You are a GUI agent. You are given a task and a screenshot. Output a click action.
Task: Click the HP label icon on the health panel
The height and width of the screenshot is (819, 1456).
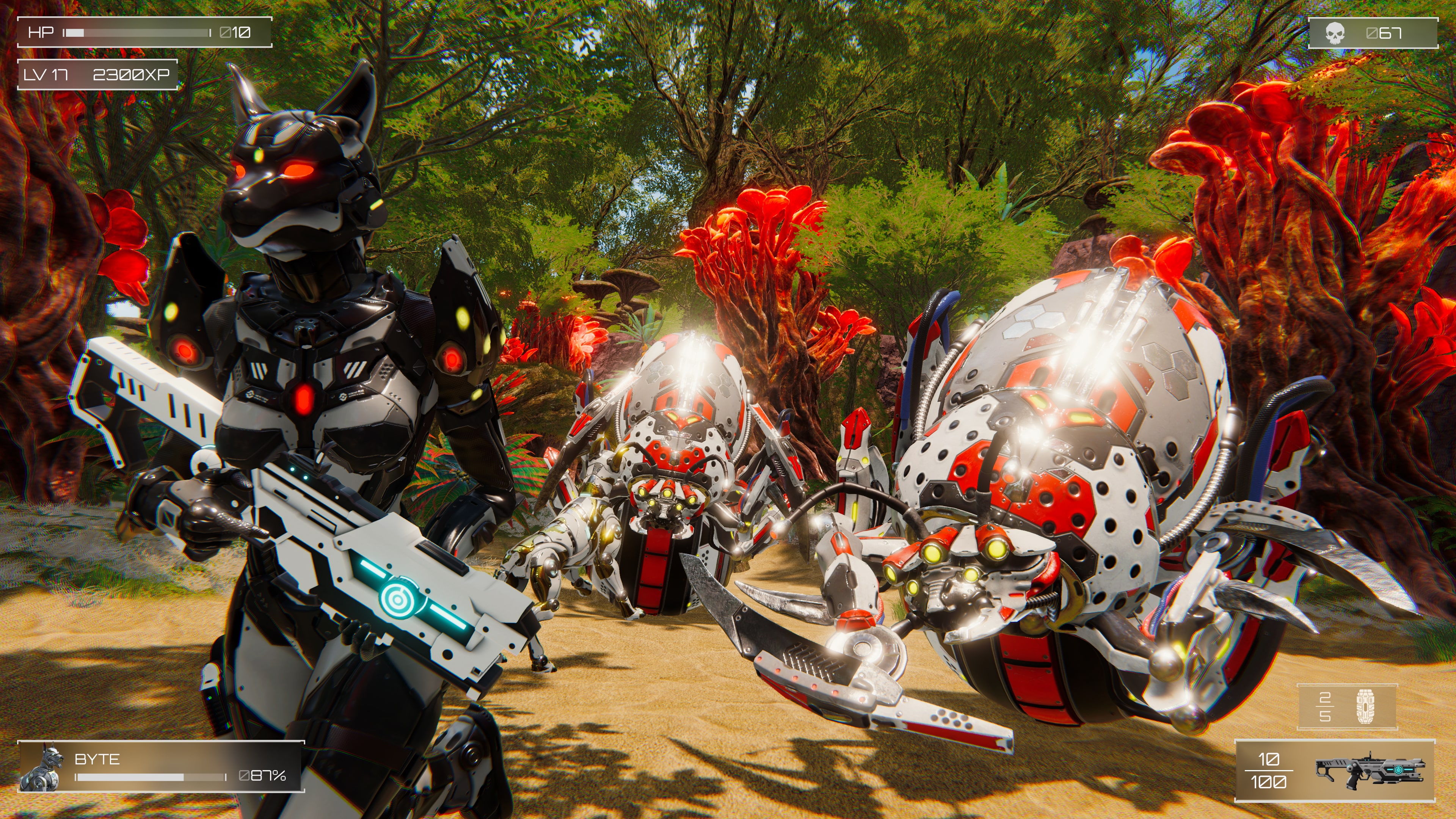(42, 33)
